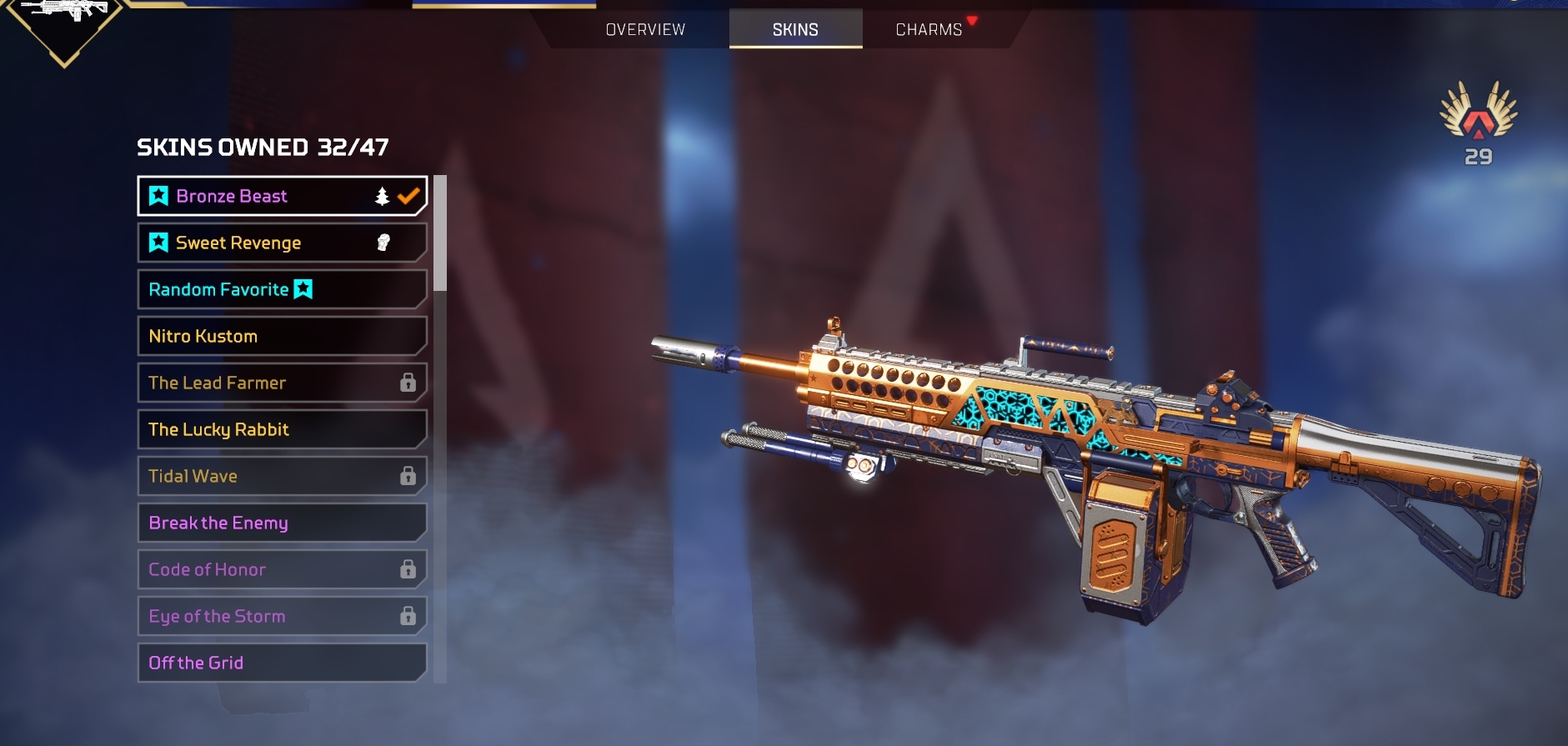
Task: Pick the Random Favorite option
Action: coord(282,289)
